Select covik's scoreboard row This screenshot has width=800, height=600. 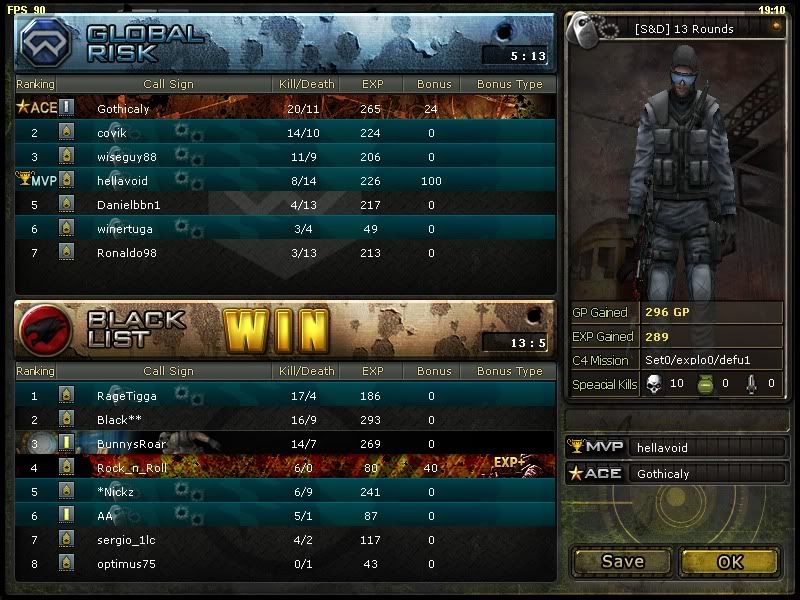click(x=284, y=133)
